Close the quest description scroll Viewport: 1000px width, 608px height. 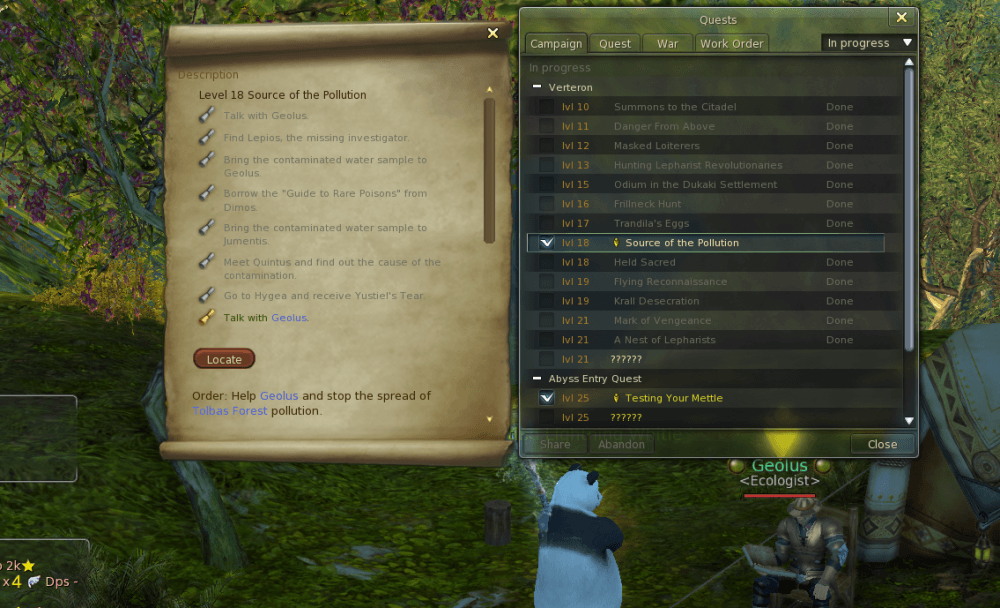[492, 33]
